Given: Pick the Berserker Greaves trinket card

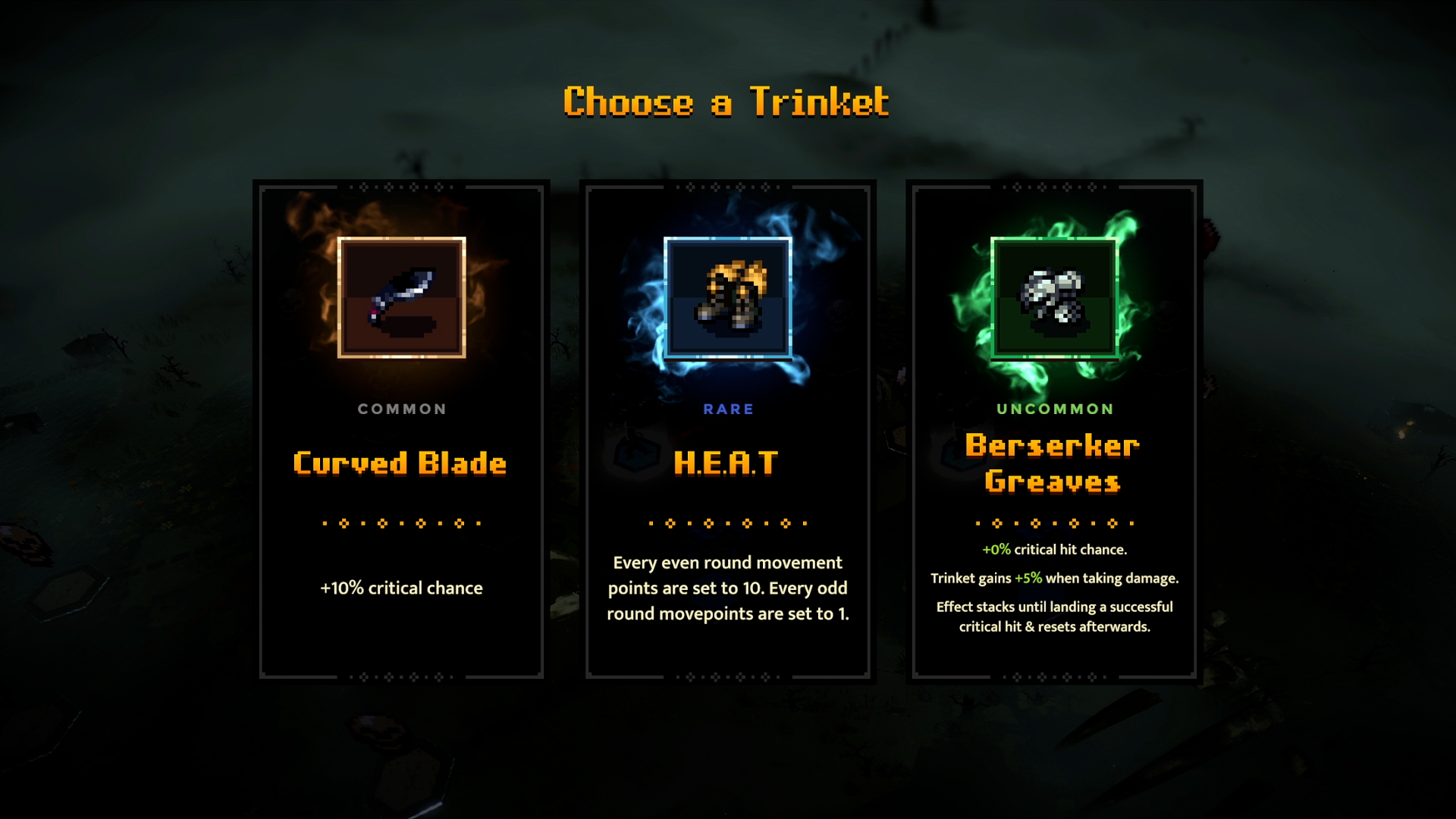Looking at the screenshot, I should (x=1054, y=431).
